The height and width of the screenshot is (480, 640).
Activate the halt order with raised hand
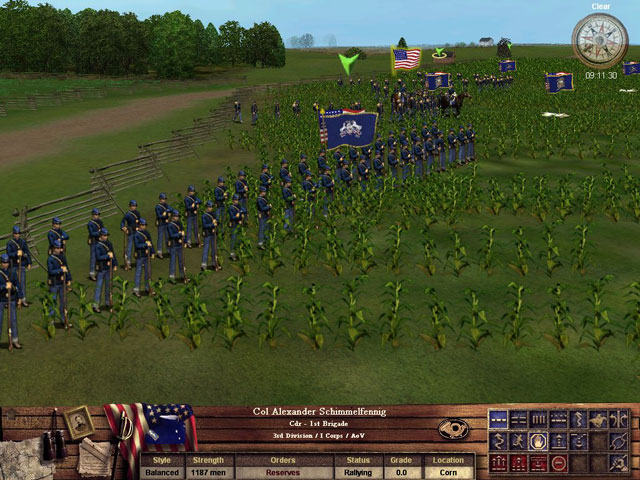click(538, 441)
